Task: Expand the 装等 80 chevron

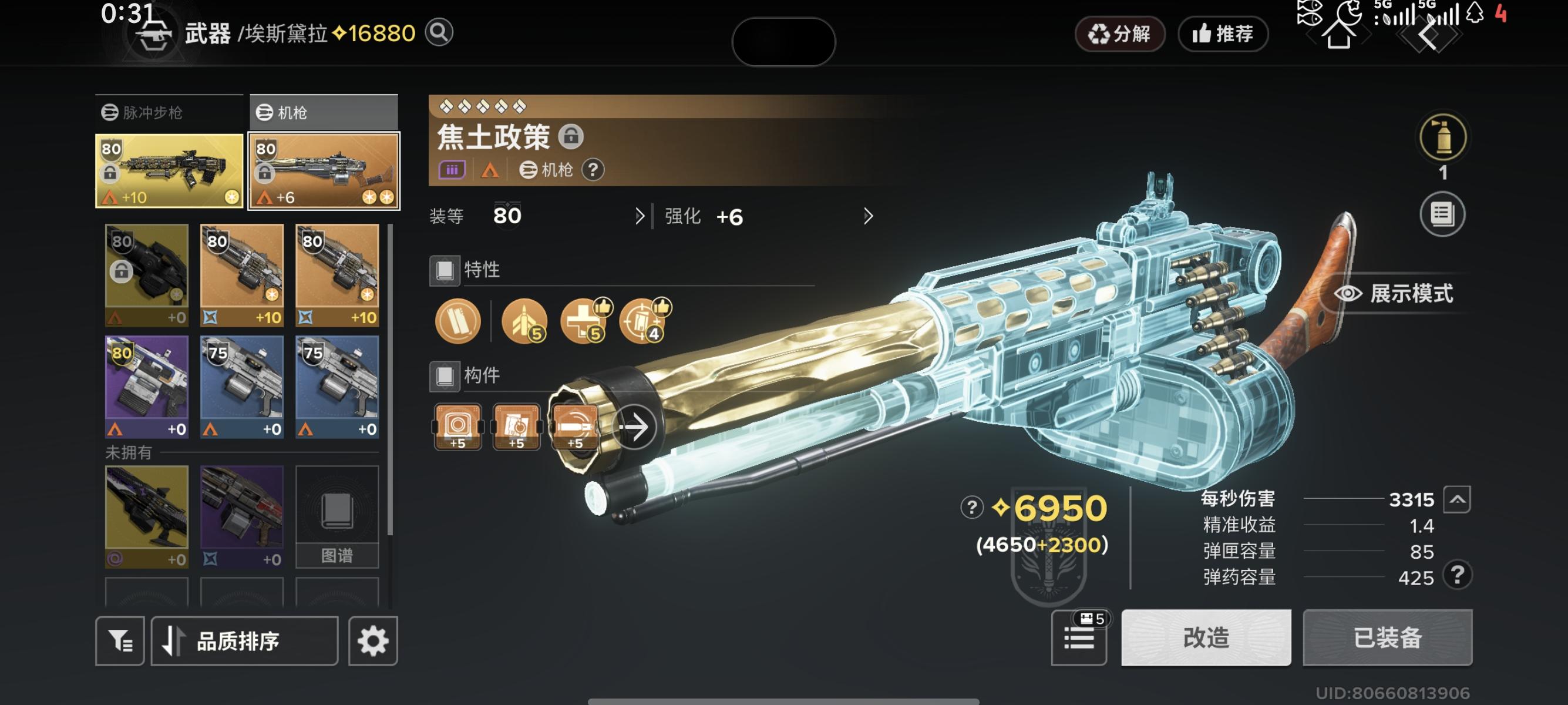Action: 640,216
